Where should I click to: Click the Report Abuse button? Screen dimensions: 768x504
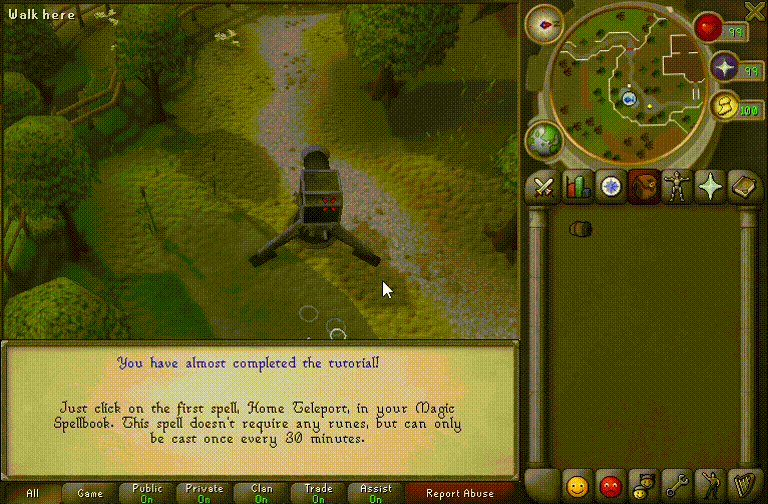point(459,493)
